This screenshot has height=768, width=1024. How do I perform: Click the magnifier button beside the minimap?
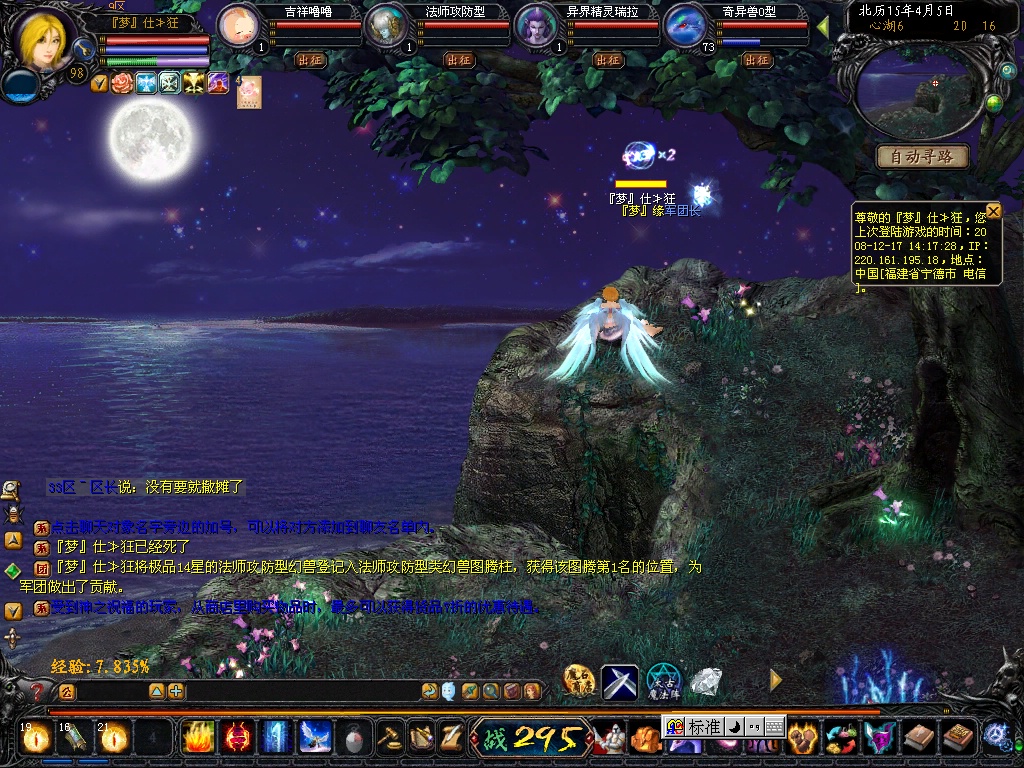1007,71
